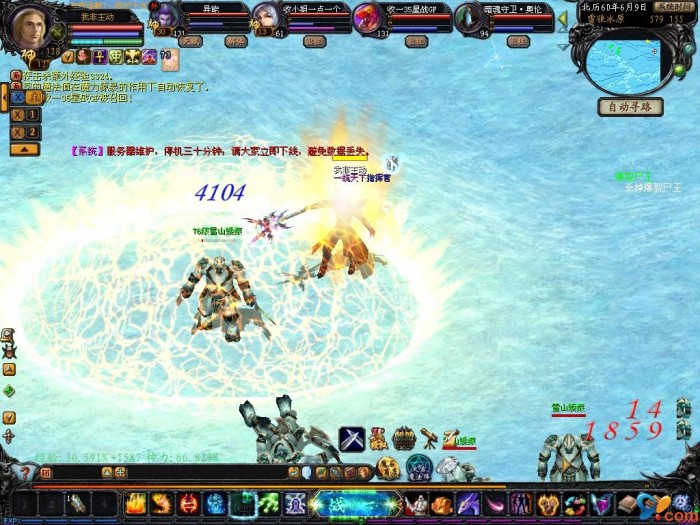Open the book icon on the hotbar's right end
The height and width of the screenshot is (525, 700).
[x=629, y=503]
